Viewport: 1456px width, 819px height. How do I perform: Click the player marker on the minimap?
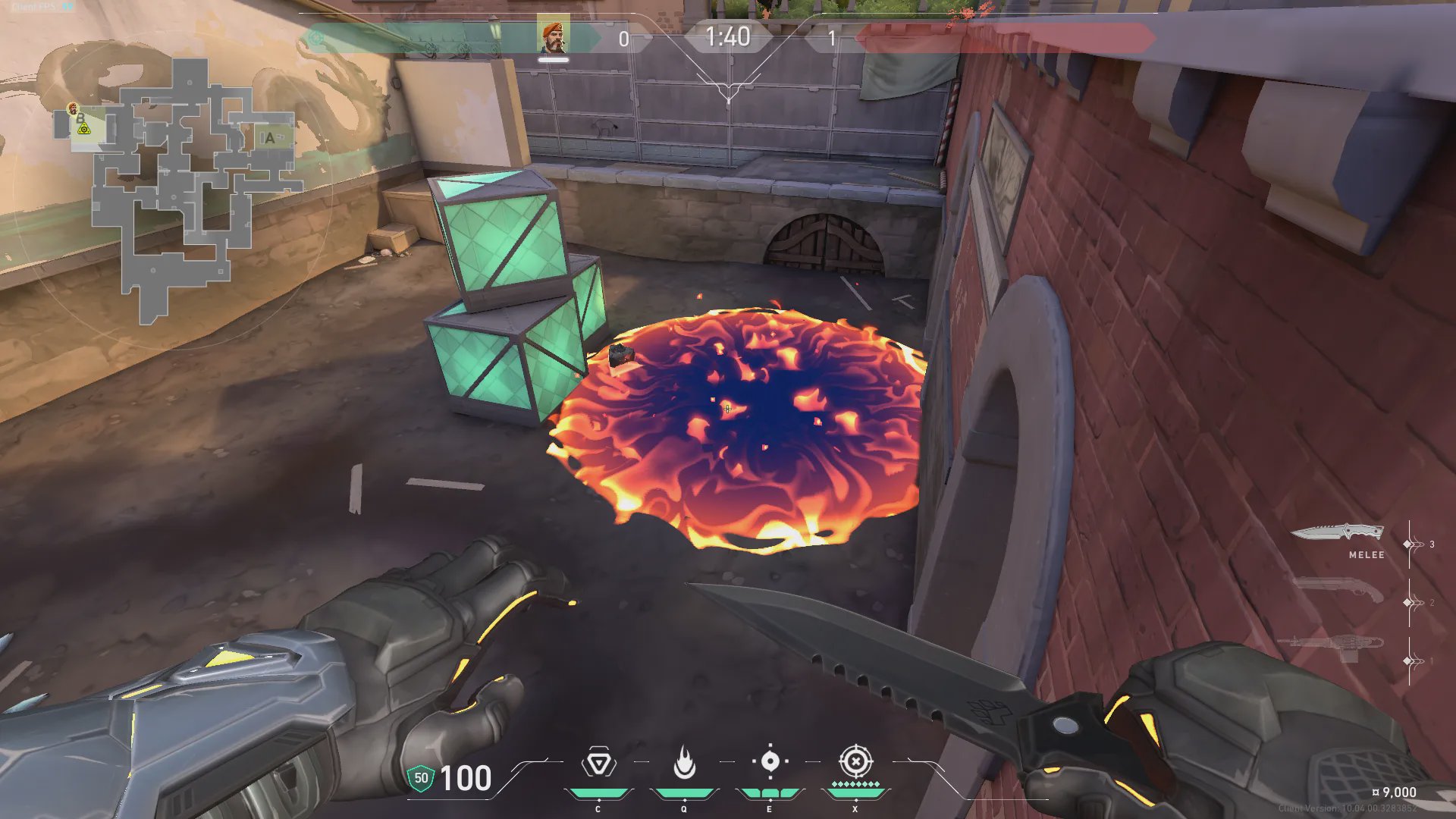coord(74,109)
